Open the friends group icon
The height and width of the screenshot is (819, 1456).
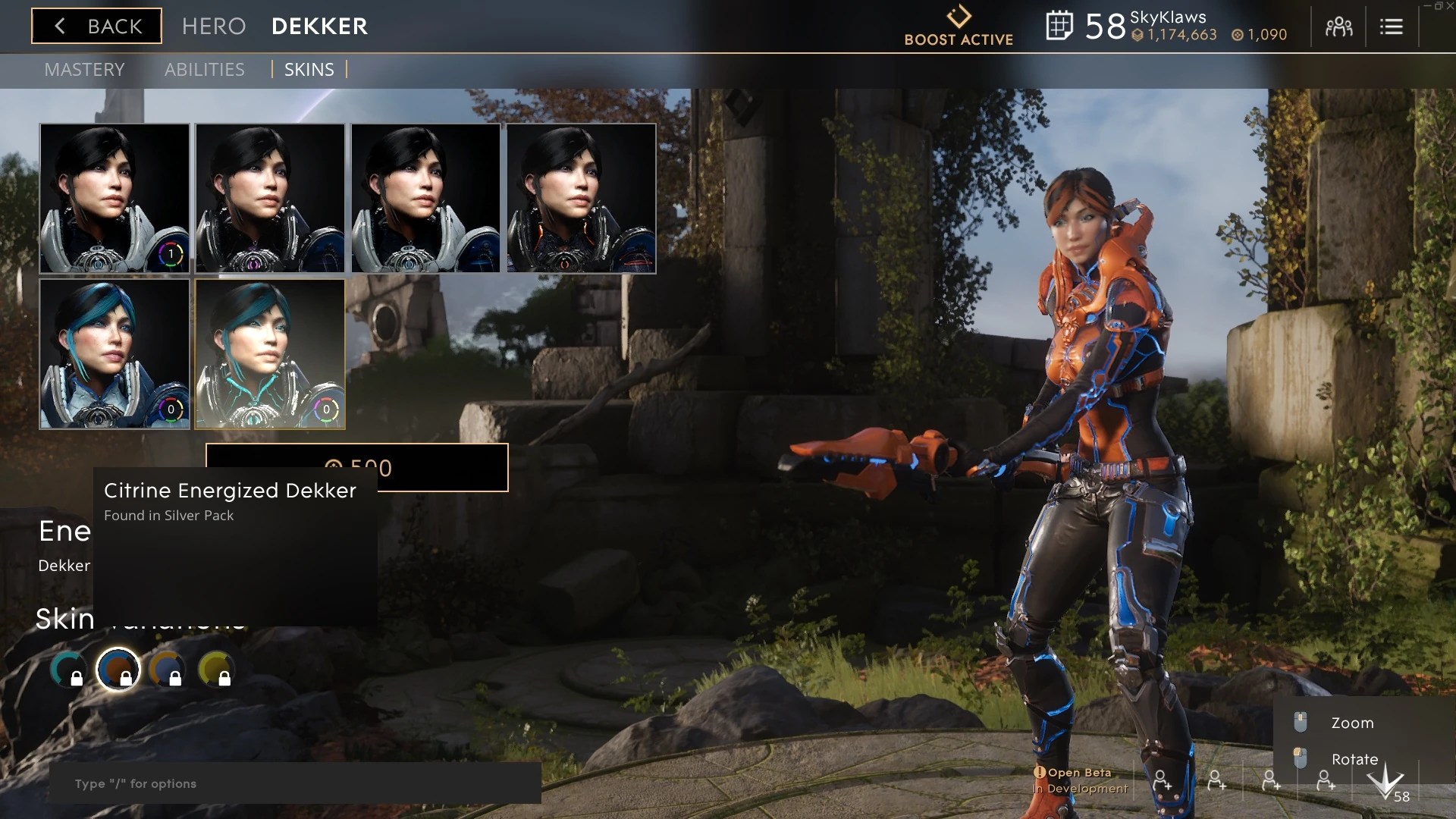(x=1338, y=27)
